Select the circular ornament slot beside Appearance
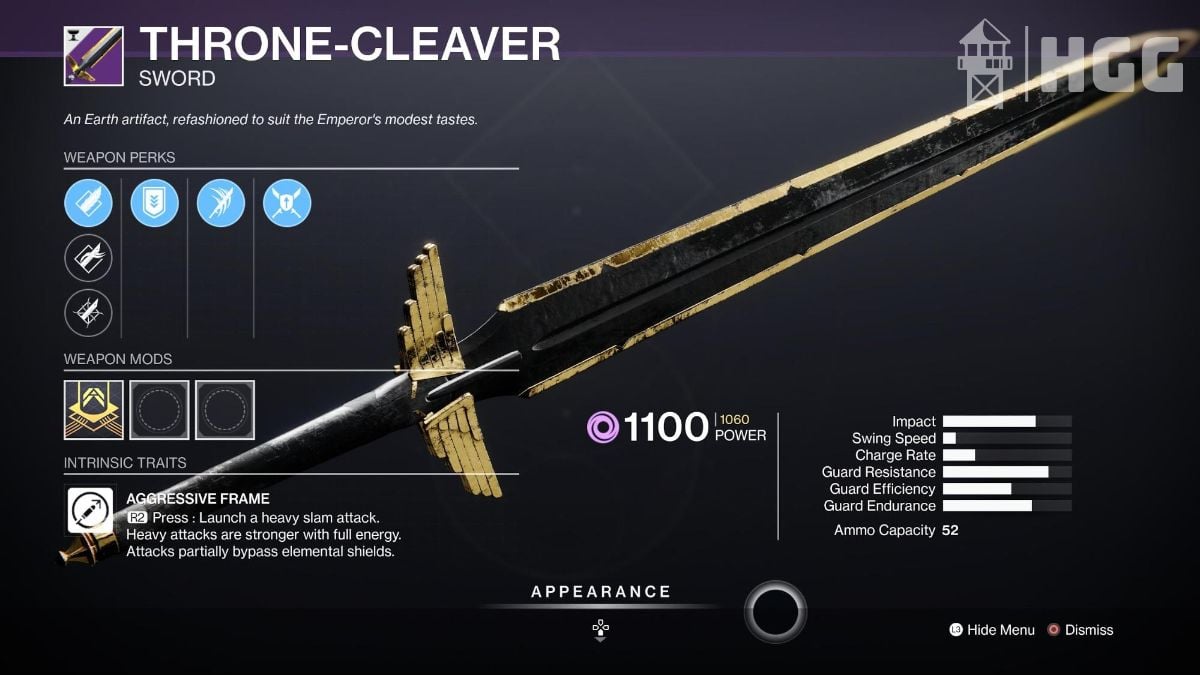 click(x=775, y=610)
